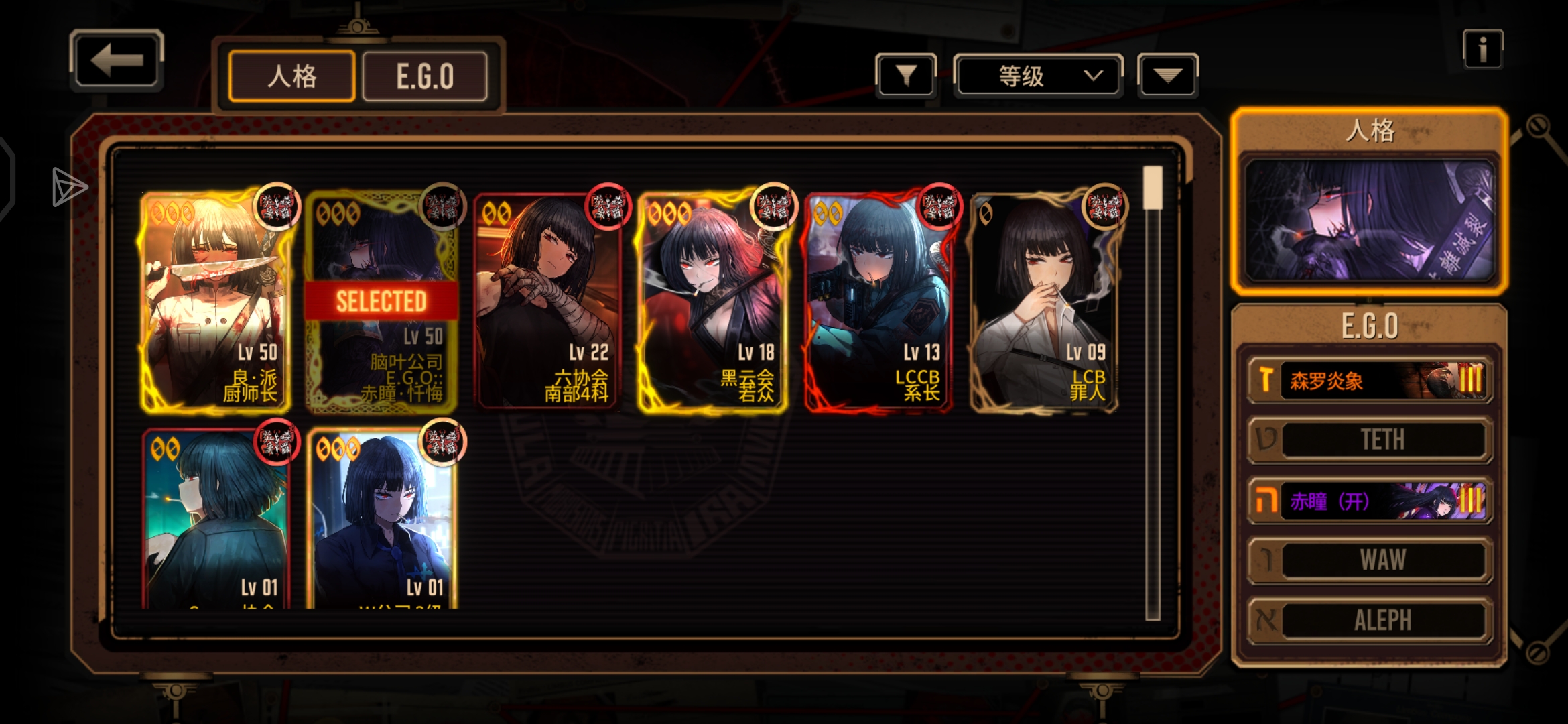Image resolution: width=1568 pixels, height=724 pixels.
Task: Choose the Lv 01 blue-suited identity card
Action: [381, 520]
